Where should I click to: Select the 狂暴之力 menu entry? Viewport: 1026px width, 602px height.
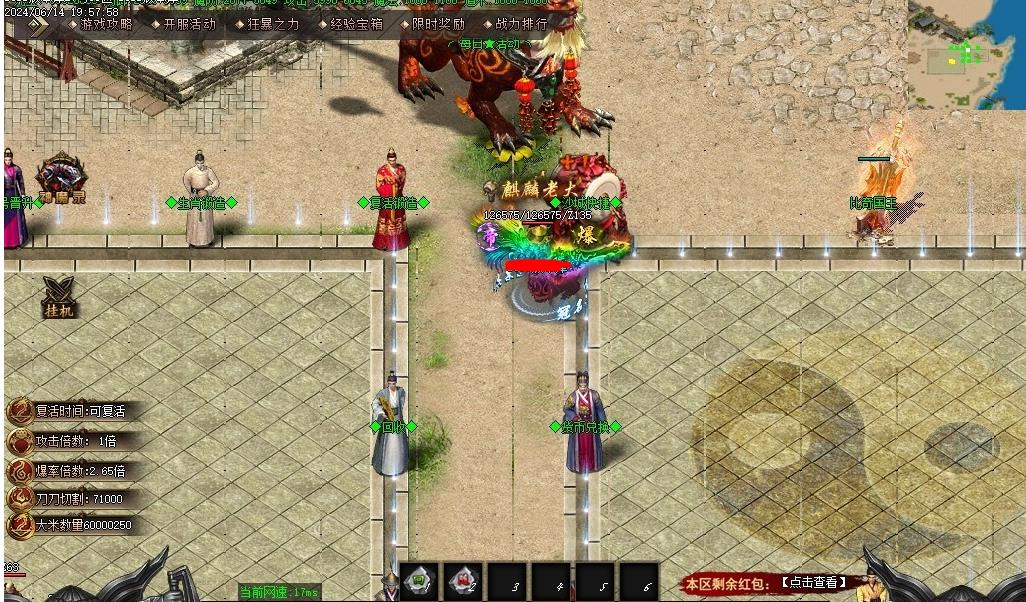pos(272,24)
